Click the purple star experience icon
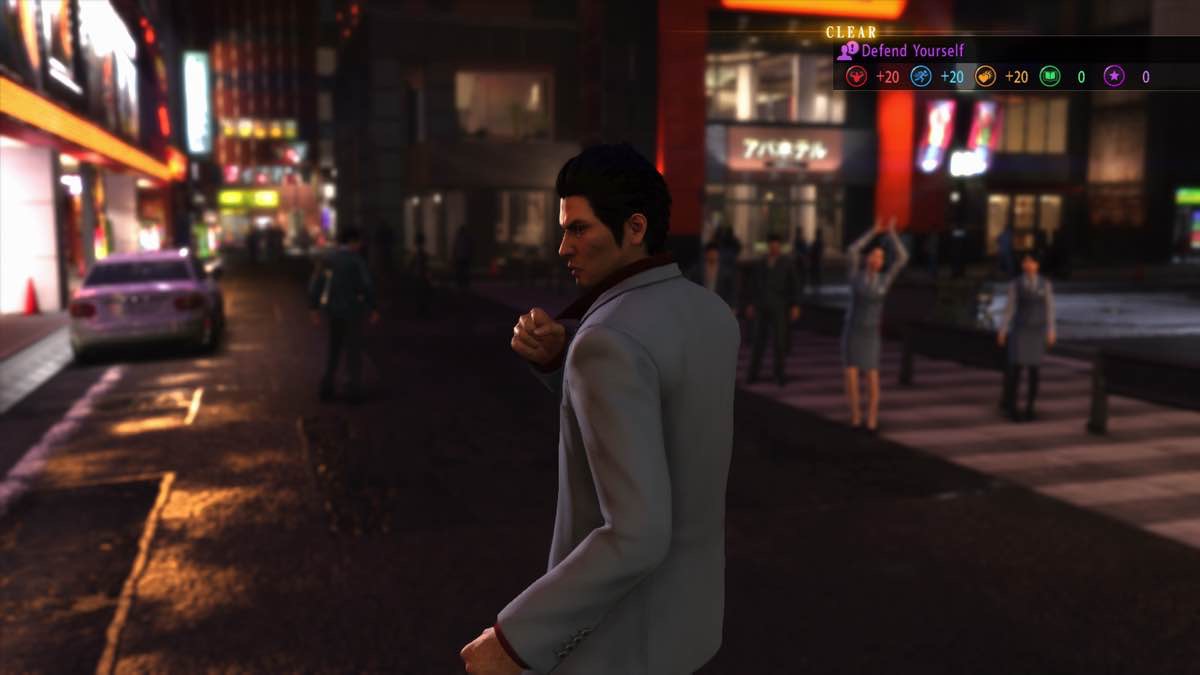Image resolution: width=1200 pixels, height=675 pixels. coord(1113,77)
